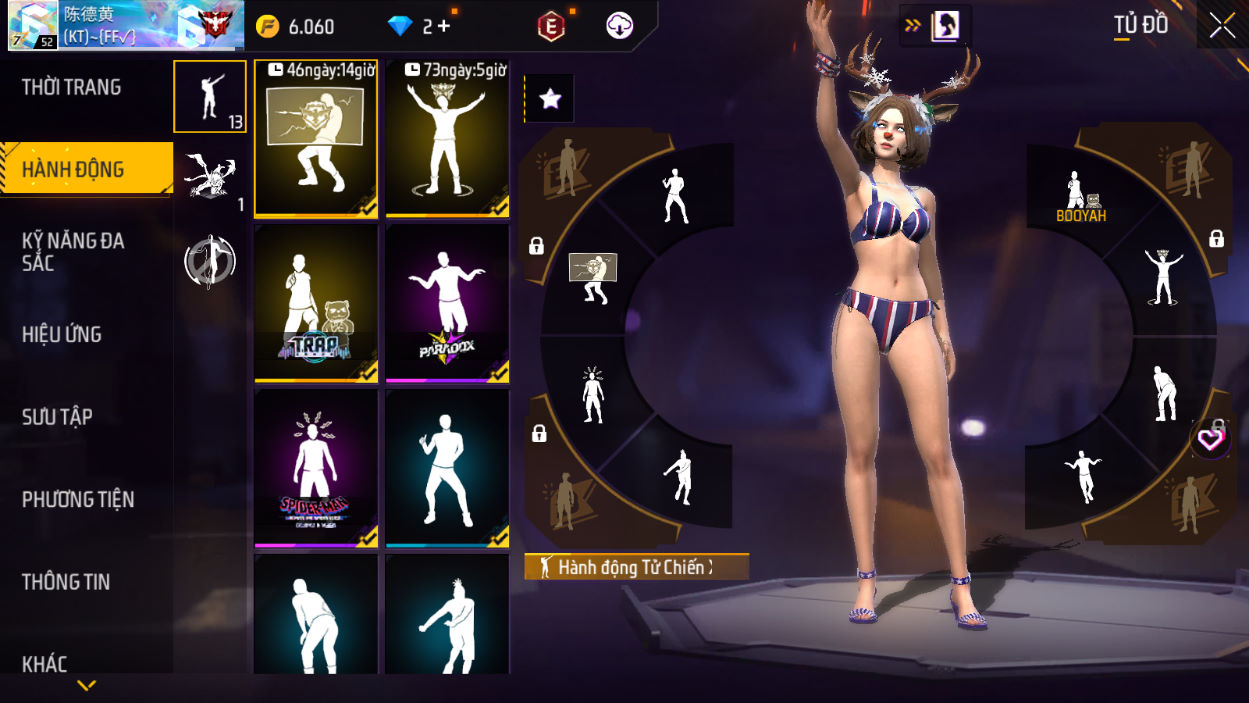
Task: Open the Hành động Tử Chiến label
Action: click(636, 568)
